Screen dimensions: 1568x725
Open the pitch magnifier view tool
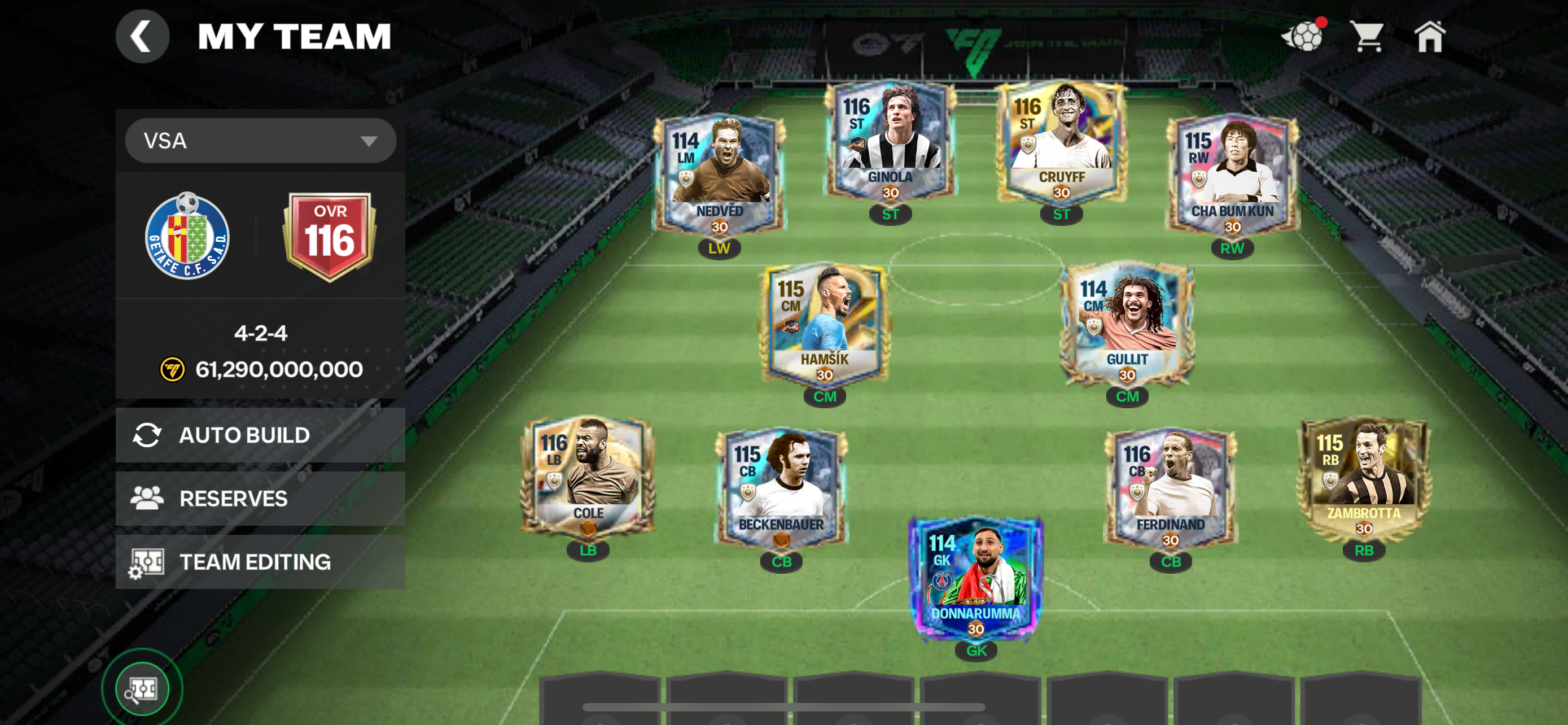(142, 687)
